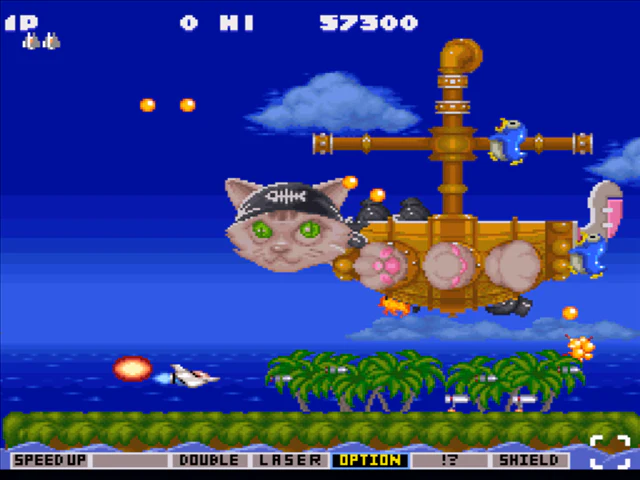Choose the DOUBLE weapon slot
The image size is (640, 480).
click(210, 461)
